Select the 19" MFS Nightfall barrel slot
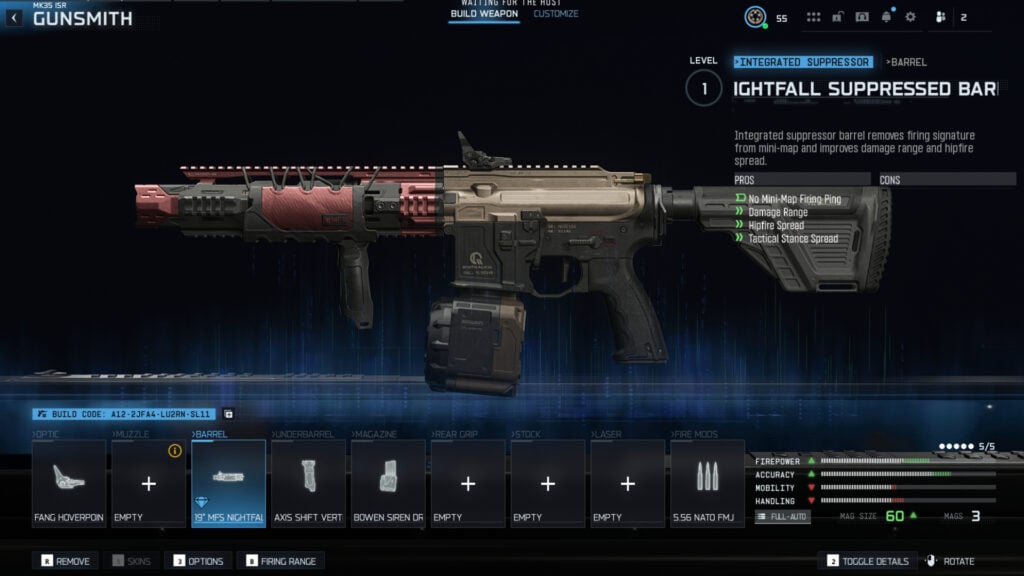The height and width of the screenshot is (576, 1024). (228, 483)
